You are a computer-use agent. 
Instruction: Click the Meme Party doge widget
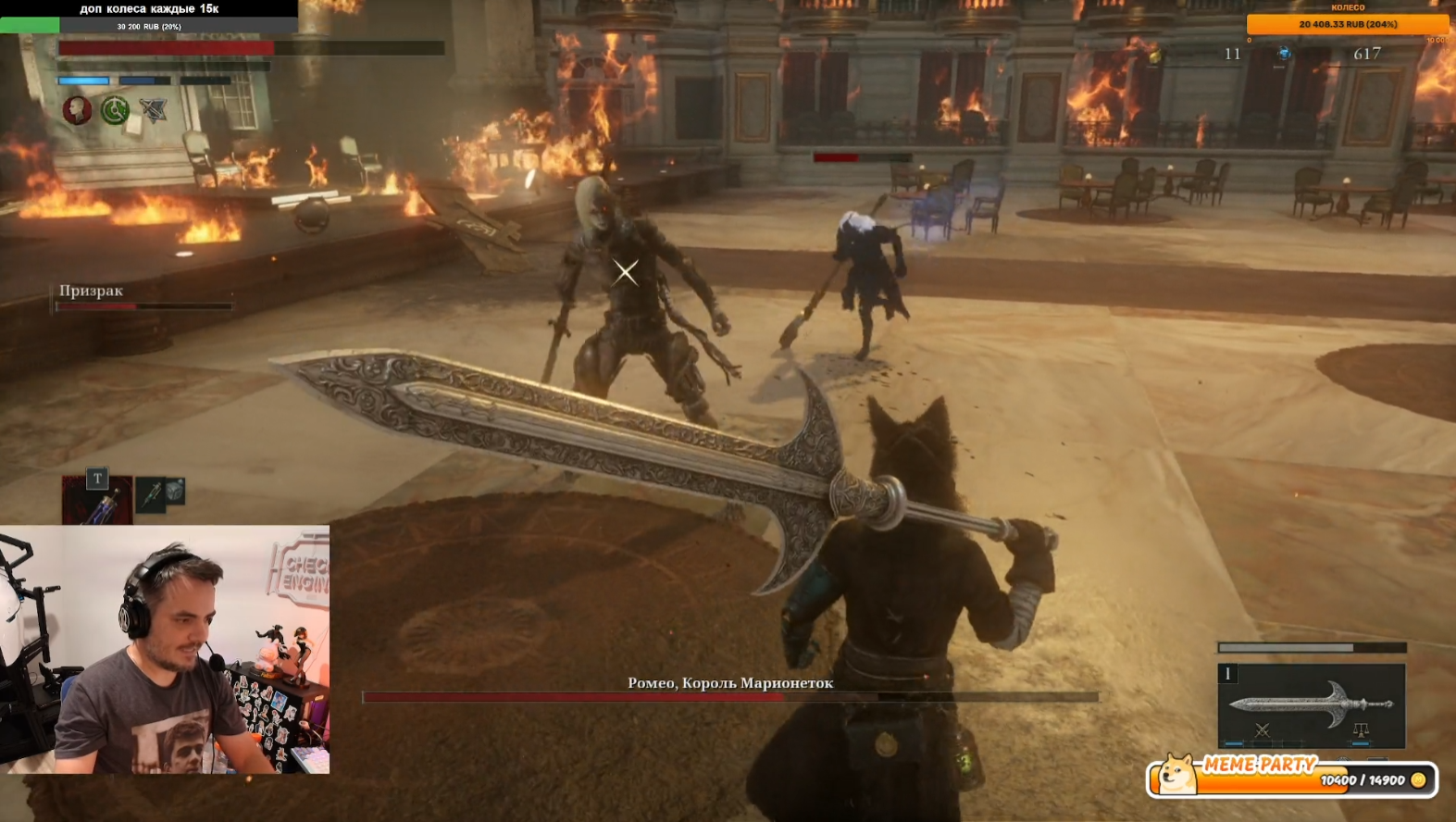pos(1291,778)
